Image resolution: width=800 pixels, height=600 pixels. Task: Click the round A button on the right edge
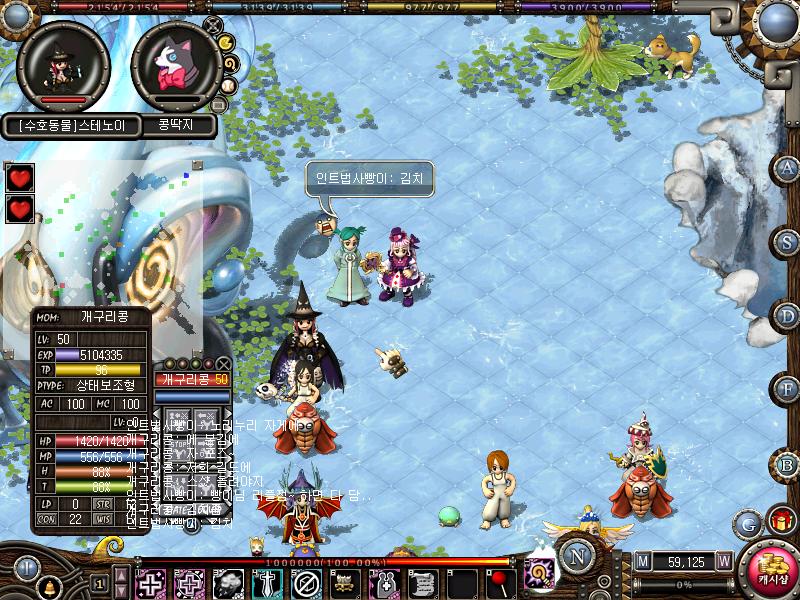(x=787, y=168)
